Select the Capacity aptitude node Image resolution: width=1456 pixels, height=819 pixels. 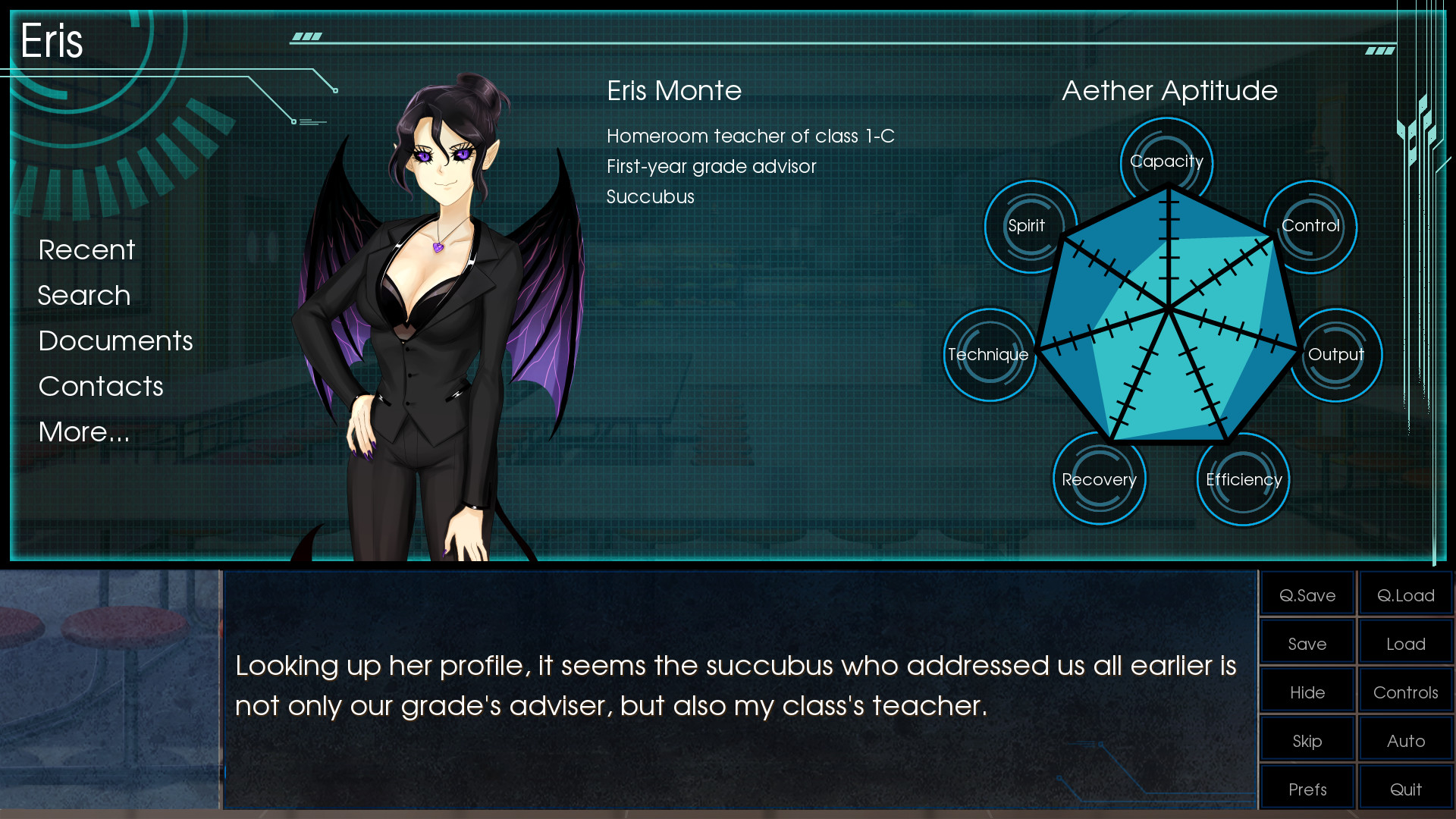[x=1166, y=161]
